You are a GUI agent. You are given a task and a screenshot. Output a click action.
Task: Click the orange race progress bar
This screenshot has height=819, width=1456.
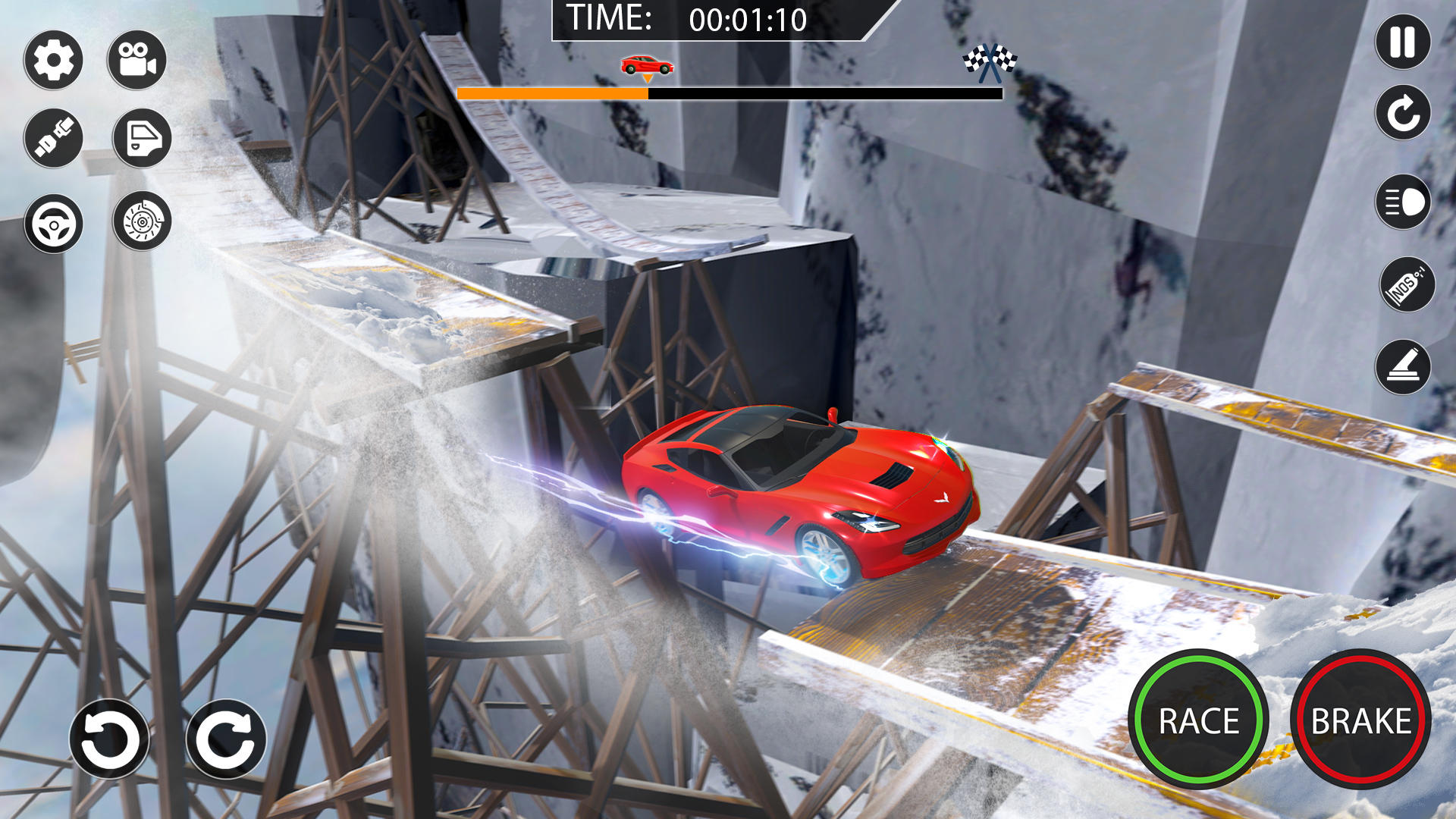(x=552, y=93)
